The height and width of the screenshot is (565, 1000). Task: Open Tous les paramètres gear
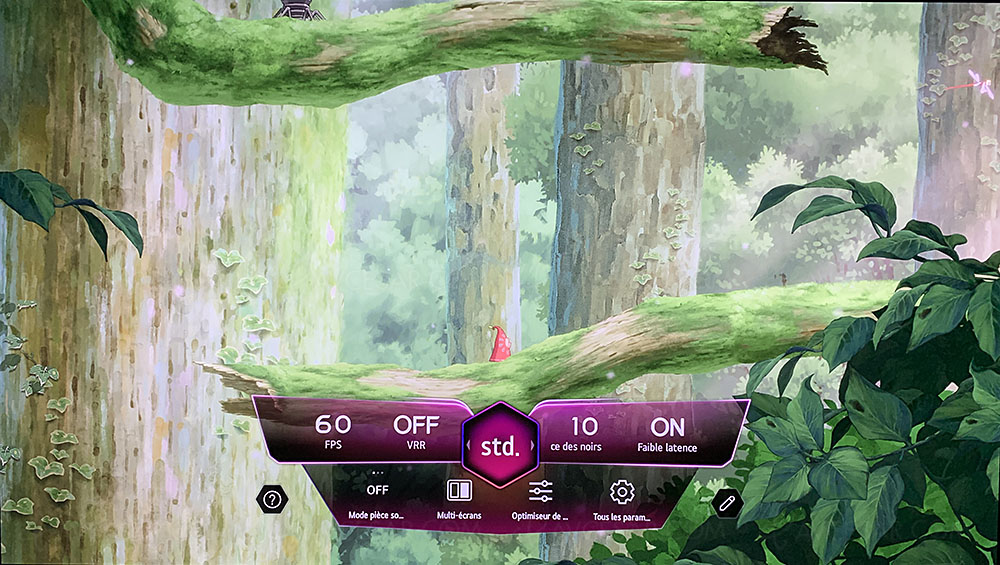[622, 497]
